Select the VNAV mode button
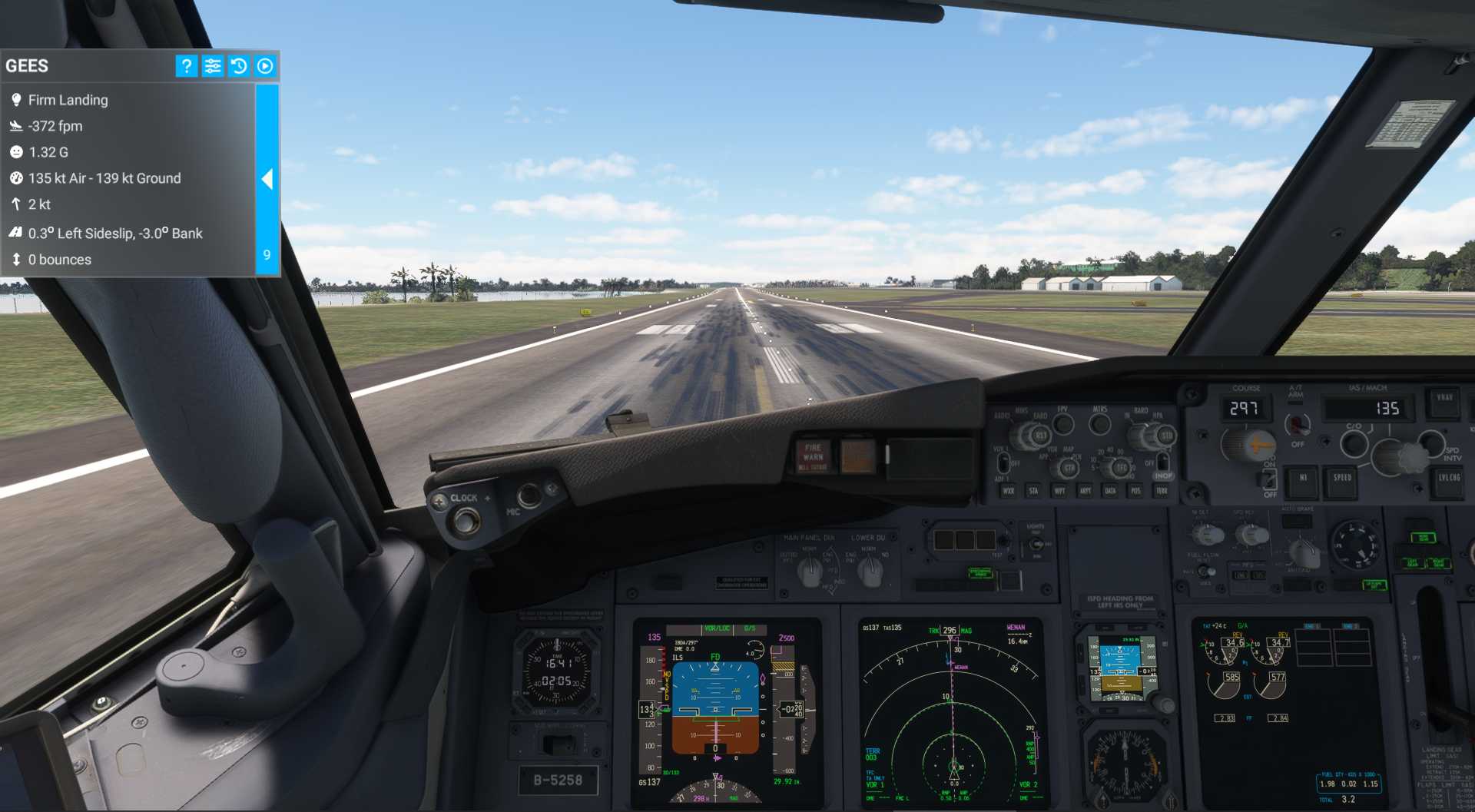Screen dimensions: 1475x812 (x=1444, y=399)
